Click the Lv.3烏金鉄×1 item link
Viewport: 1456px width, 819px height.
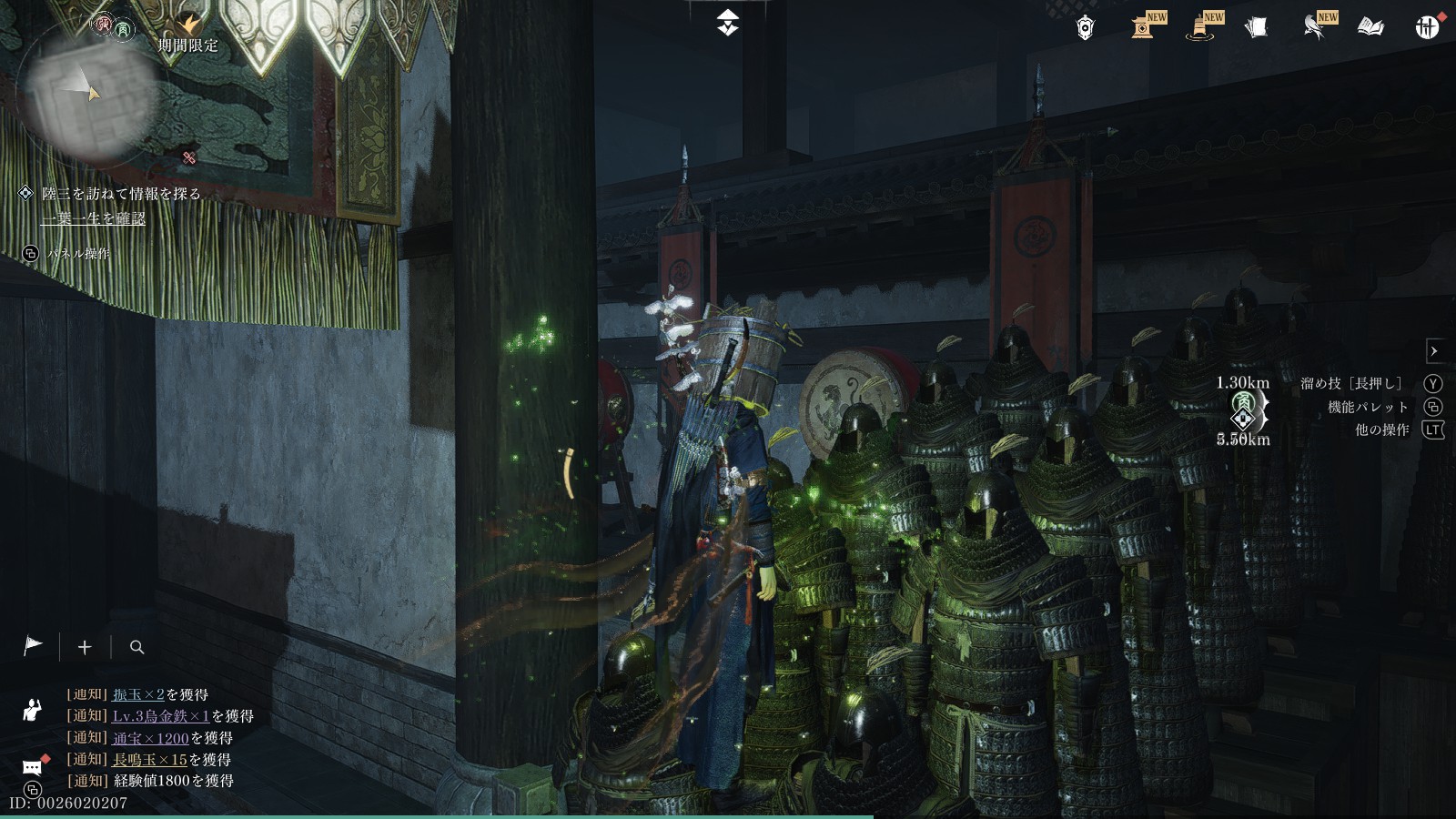point(161,716)
